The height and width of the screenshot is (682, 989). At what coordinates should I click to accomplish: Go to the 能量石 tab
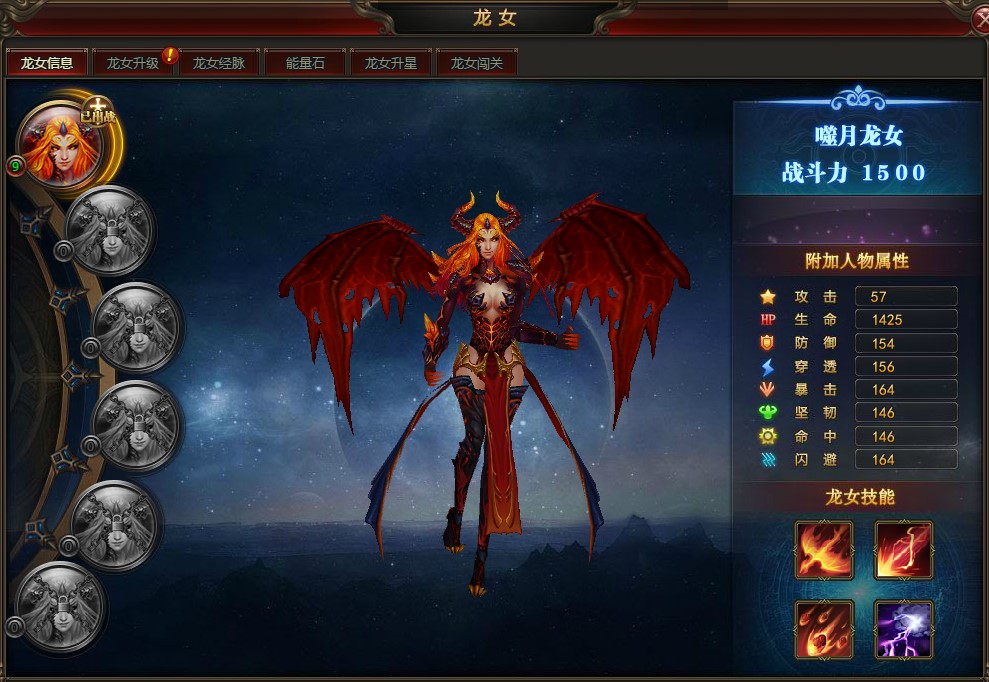305,63
